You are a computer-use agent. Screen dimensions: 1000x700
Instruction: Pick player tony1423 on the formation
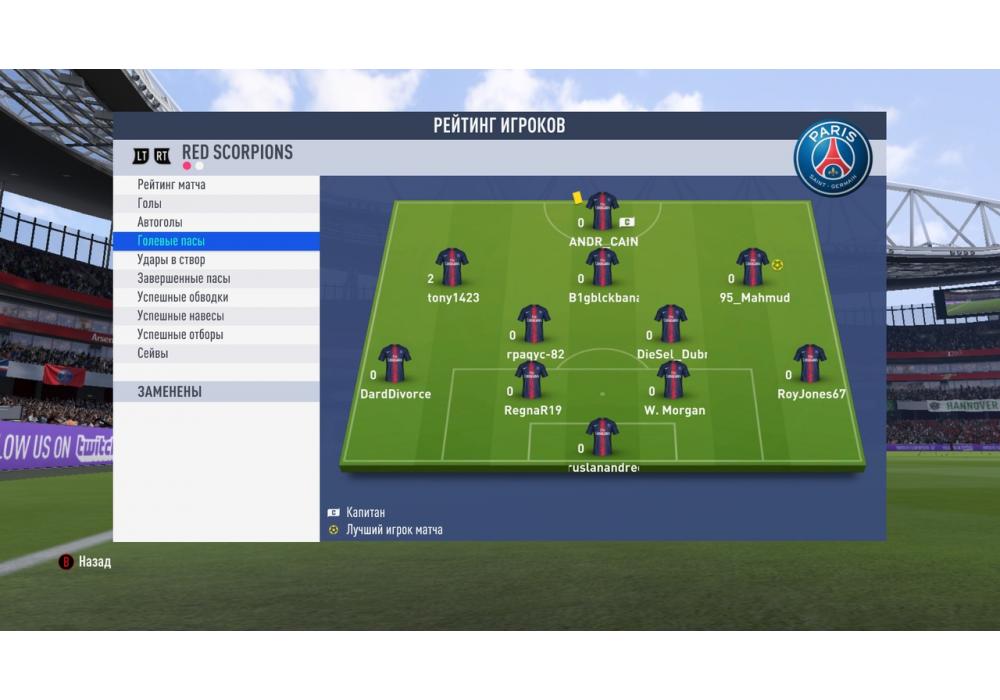tap(452, 268)
